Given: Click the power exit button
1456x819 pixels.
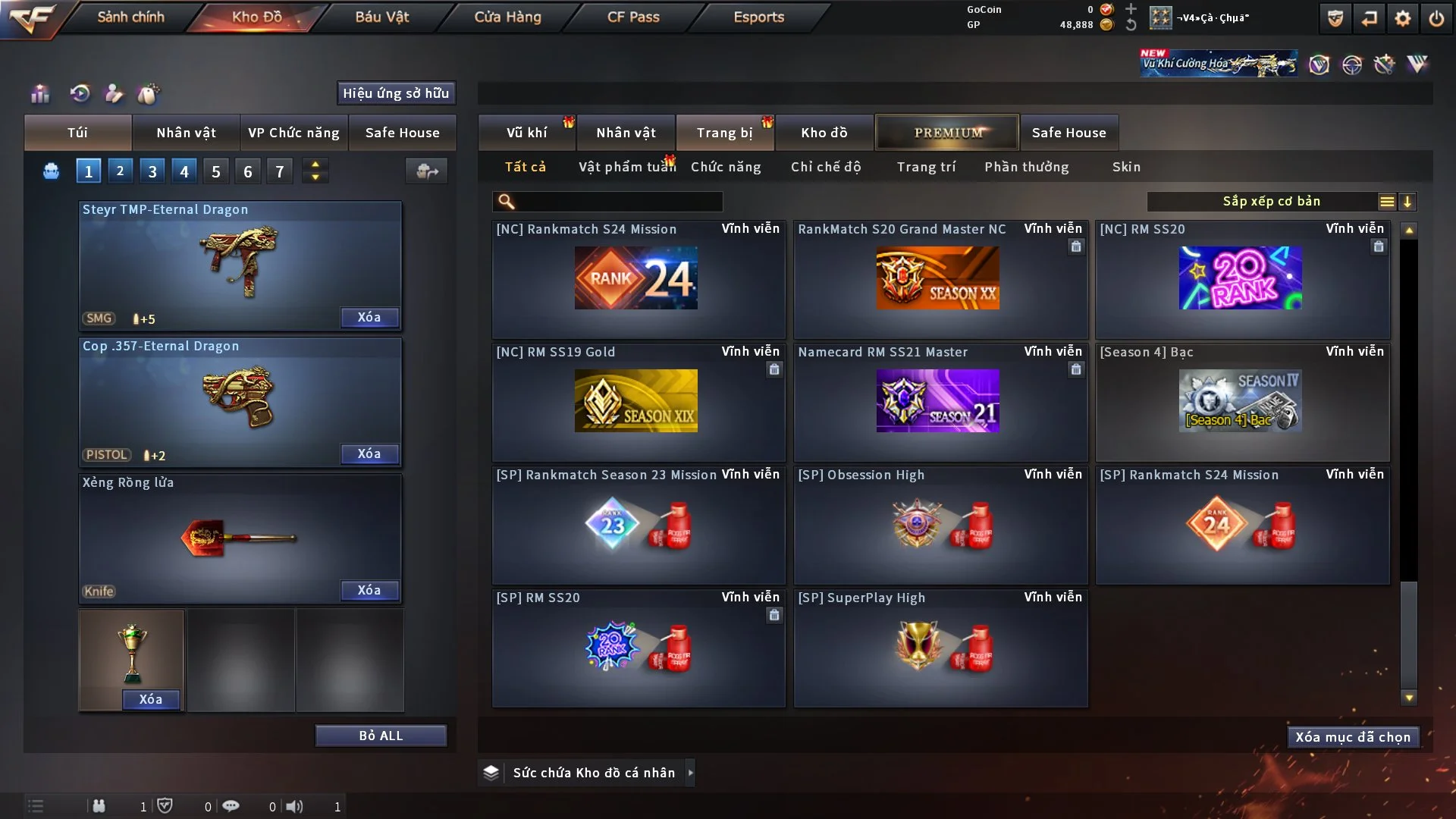Looking at the screenshot, I should click(x=1436, y=18).
